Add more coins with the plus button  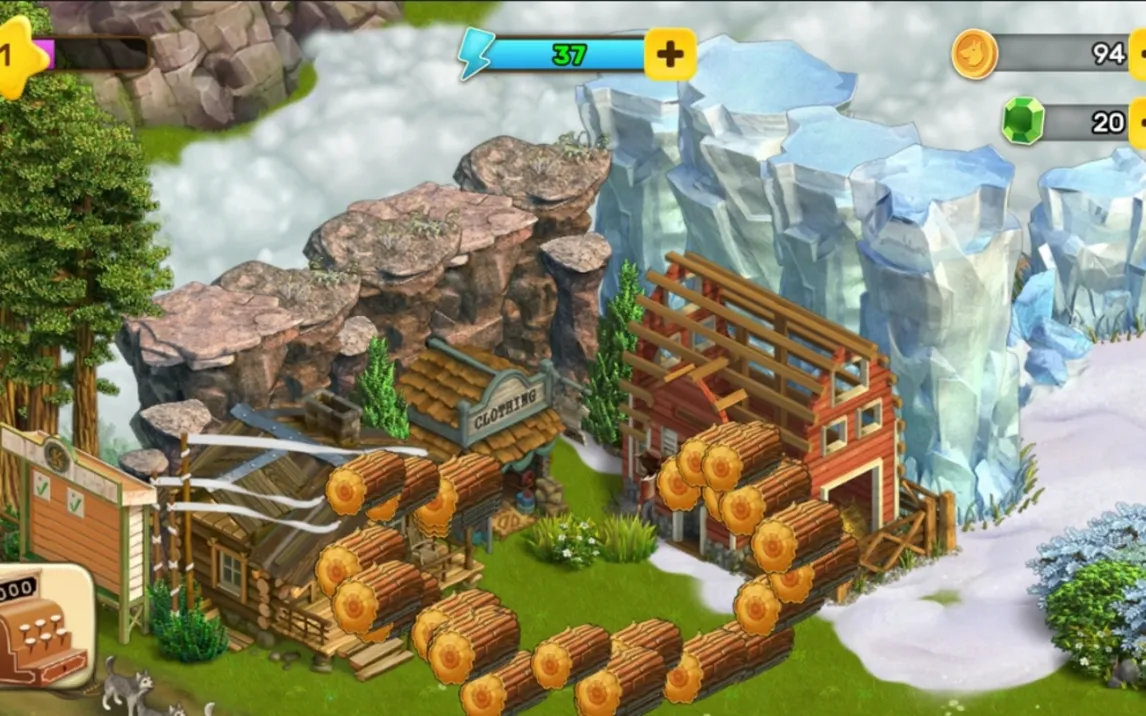pyautogui.click(x=1138, y=54)
